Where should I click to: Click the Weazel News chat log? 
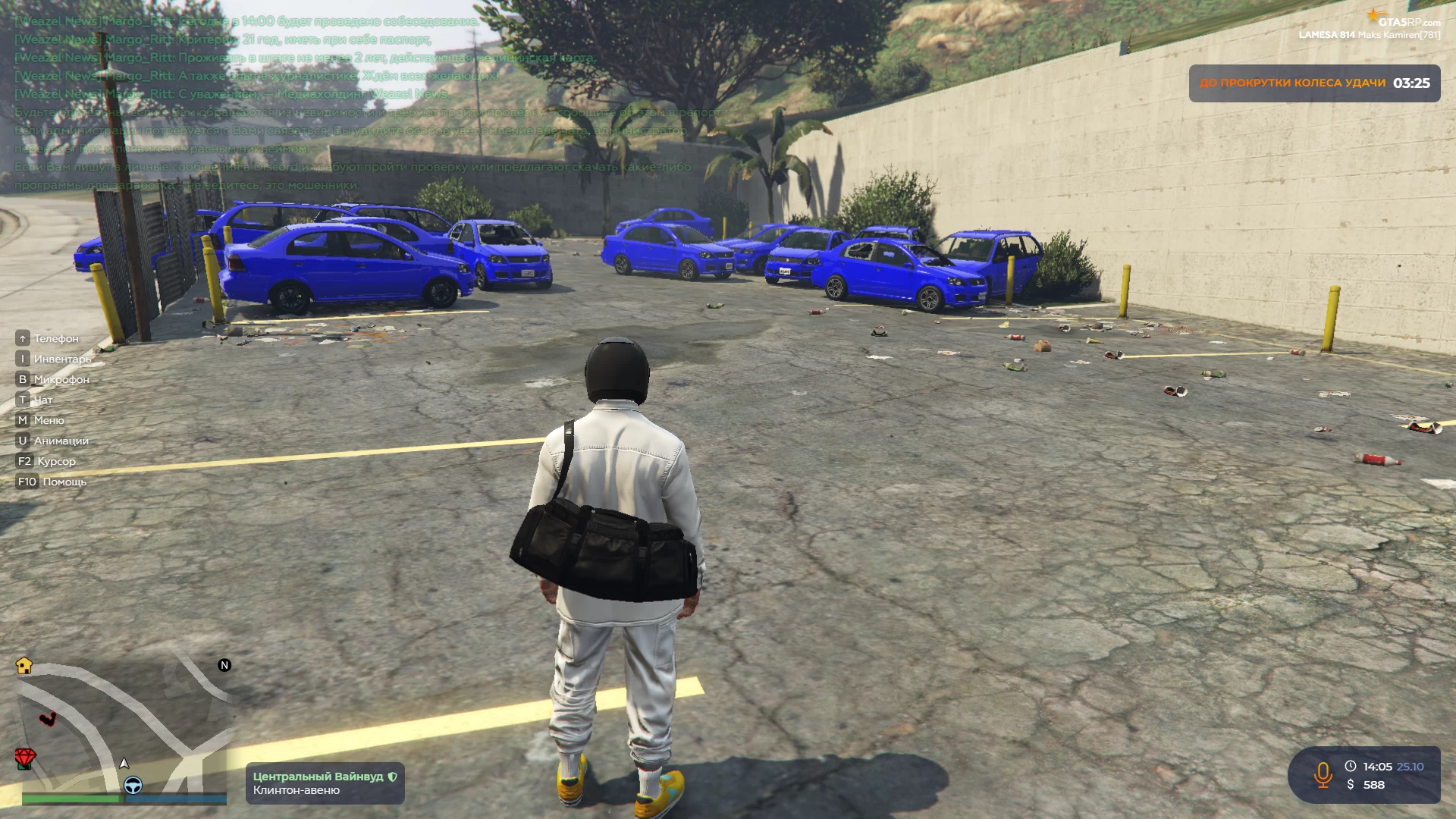243,58
